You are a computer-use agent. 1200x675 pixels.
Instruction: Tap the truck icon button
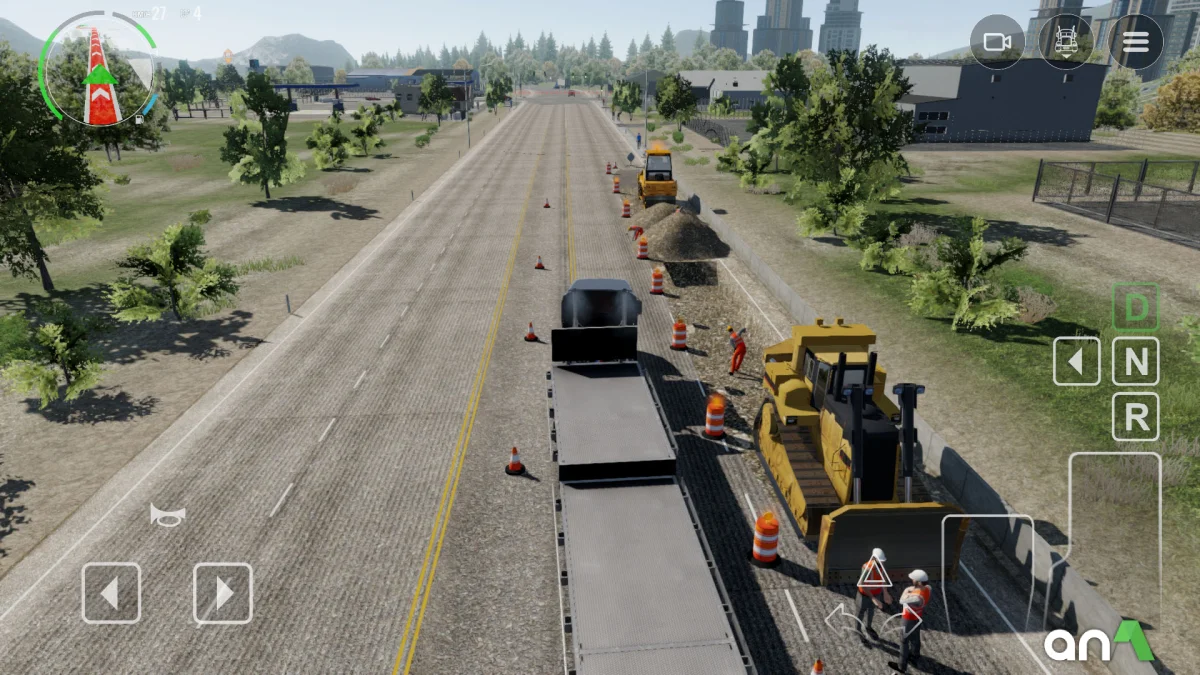click(x=1066, y=42)
